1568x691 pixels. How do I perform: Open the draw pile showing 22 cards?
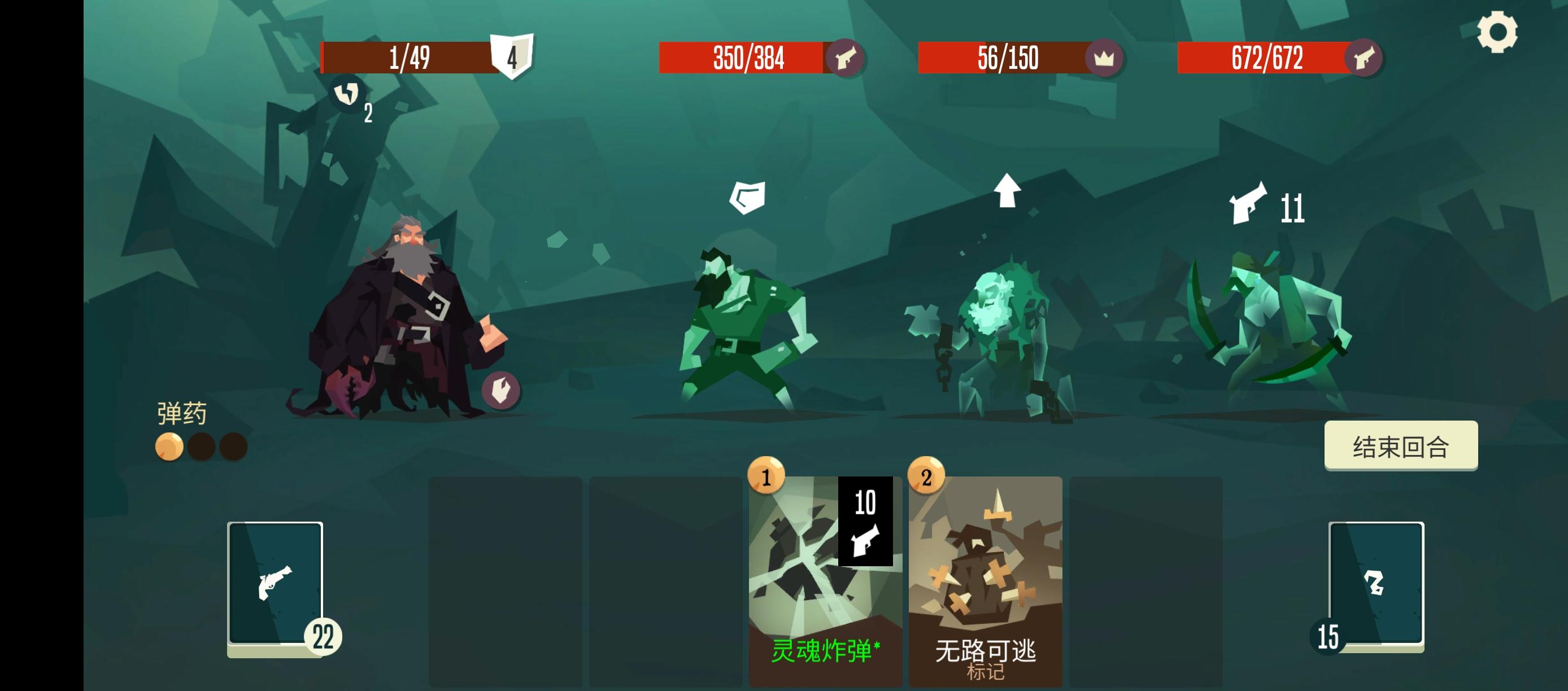pyautogui.click(x=275, y=584)
